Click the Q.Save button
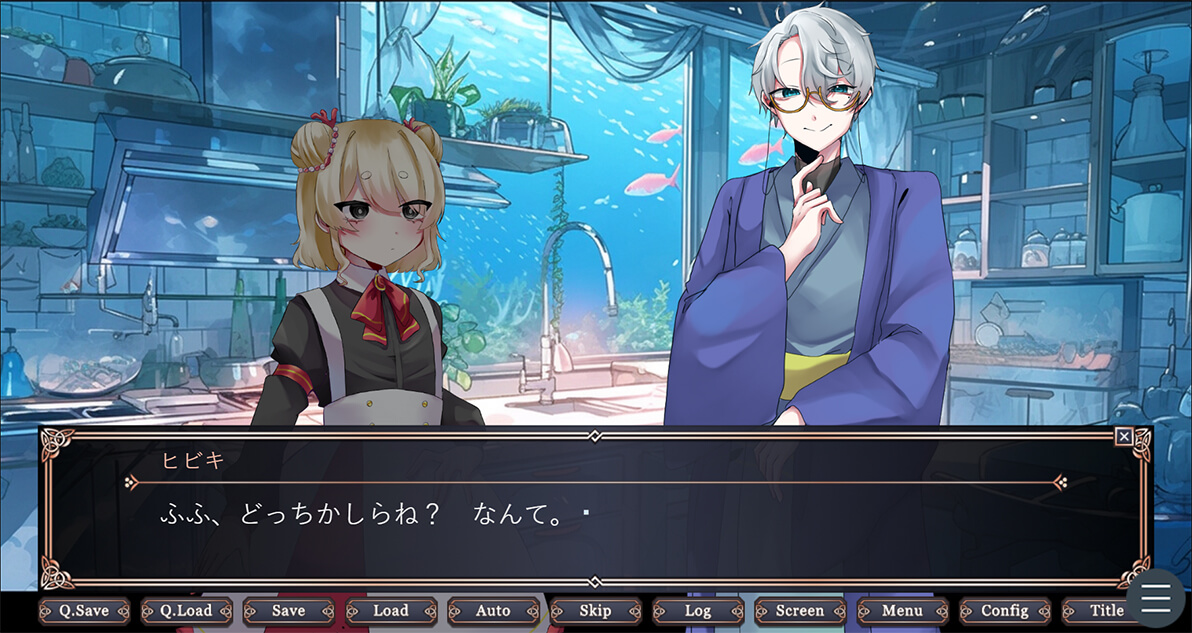 click(x=84, y=611)
